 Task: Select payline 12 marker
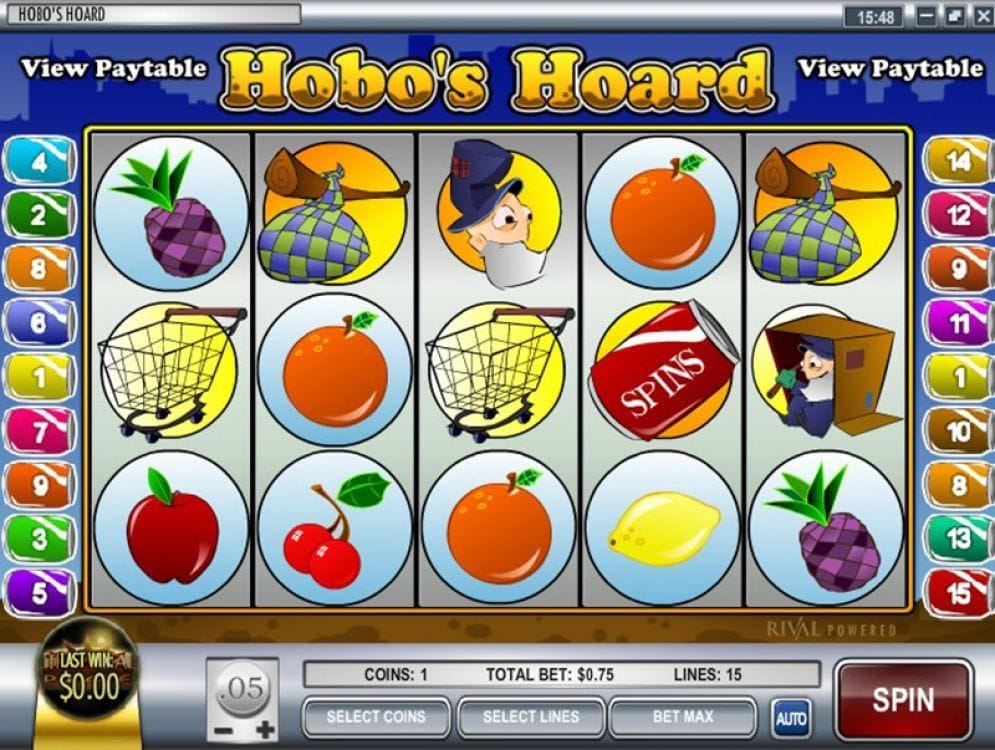958,215
